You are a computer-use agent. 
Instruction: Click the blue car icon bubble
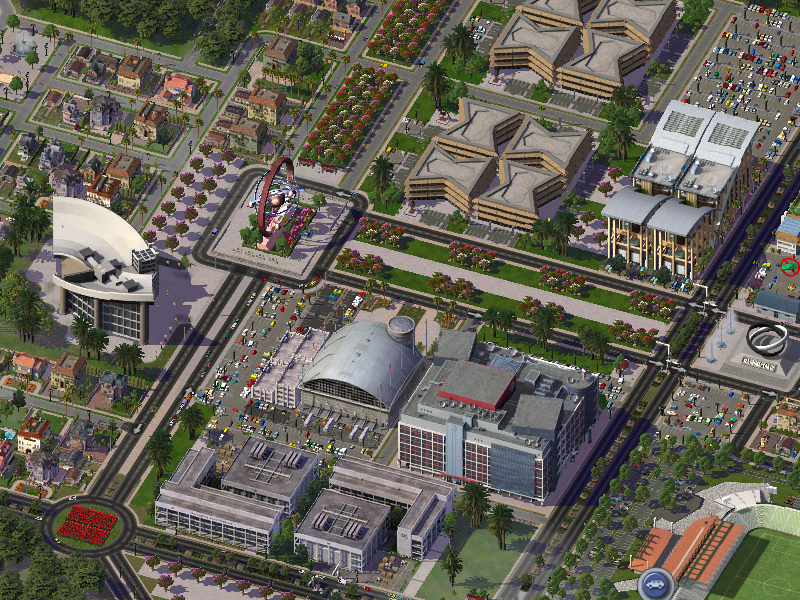pyautogui.click(x=655, y=582)
